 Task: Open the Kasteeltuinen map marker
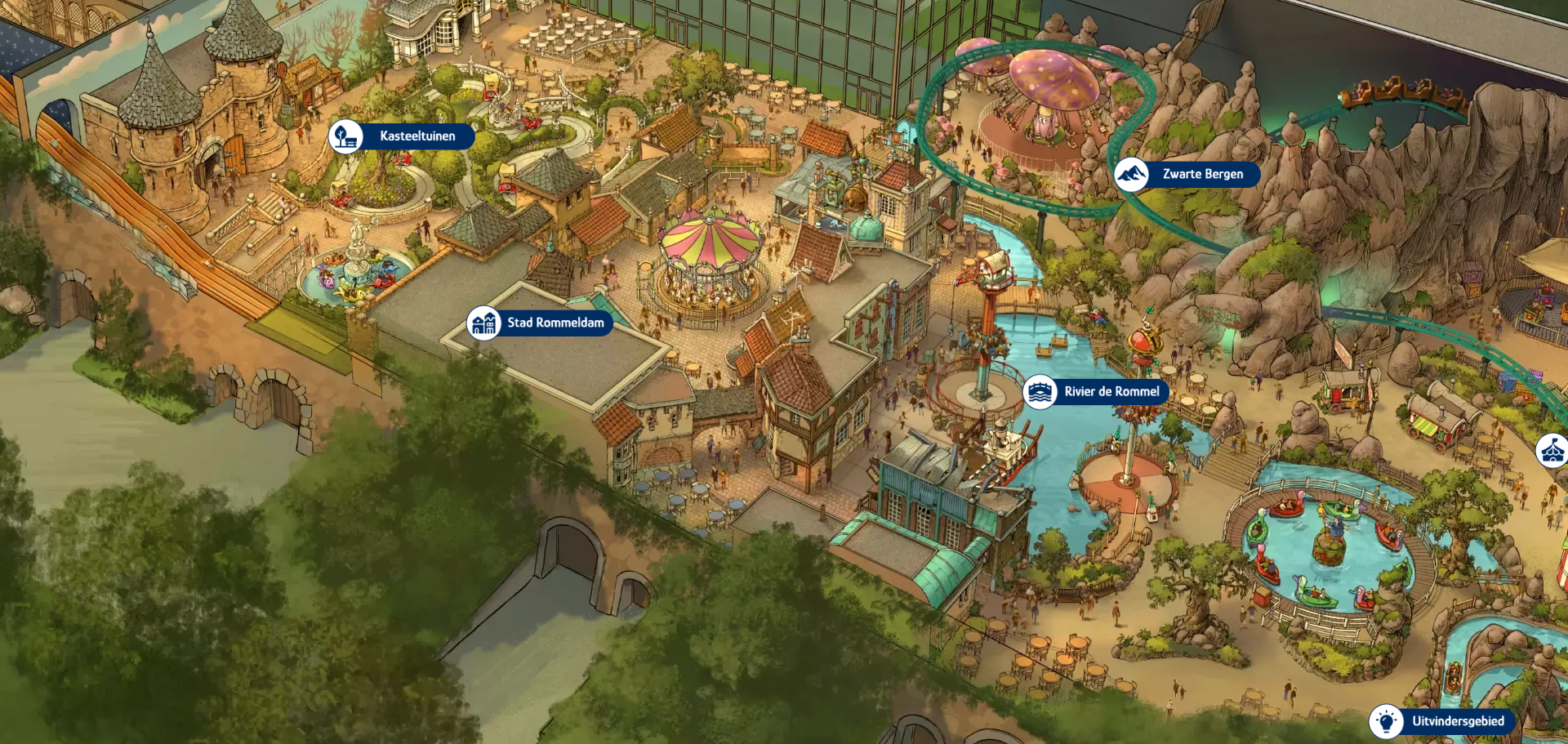click(402, 136)
